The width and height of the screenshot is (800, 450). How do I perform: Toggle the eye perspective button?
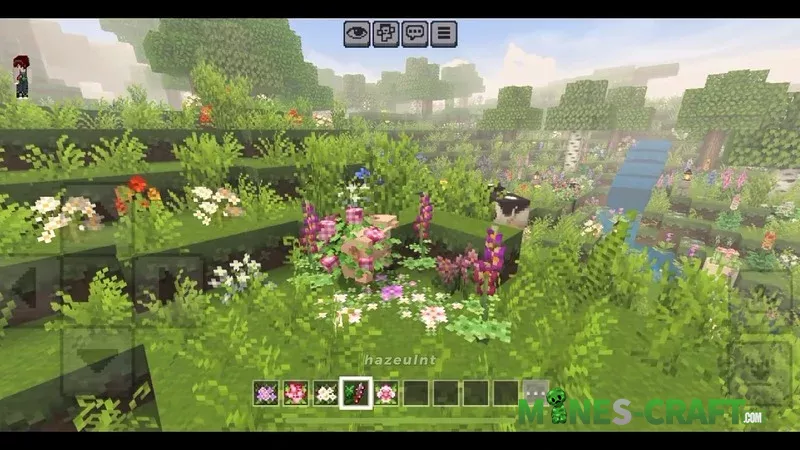click(357, 34)
